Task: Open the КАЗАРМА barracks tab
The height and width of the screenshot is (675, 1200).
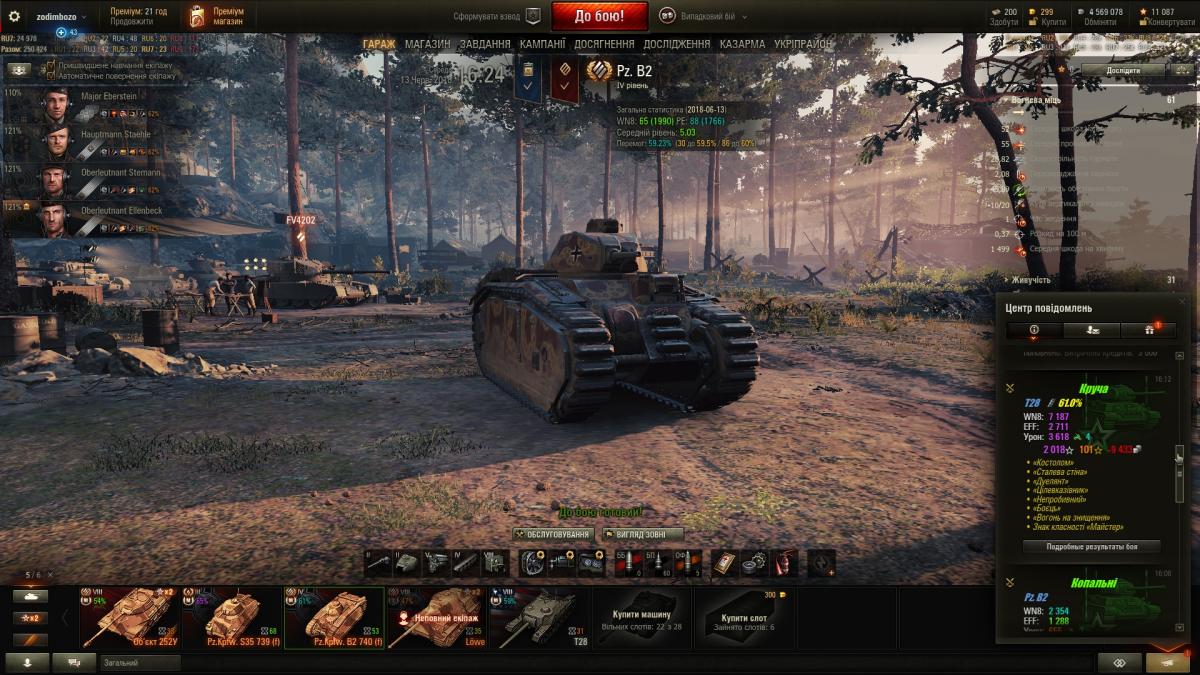Action: pos(743,44)
